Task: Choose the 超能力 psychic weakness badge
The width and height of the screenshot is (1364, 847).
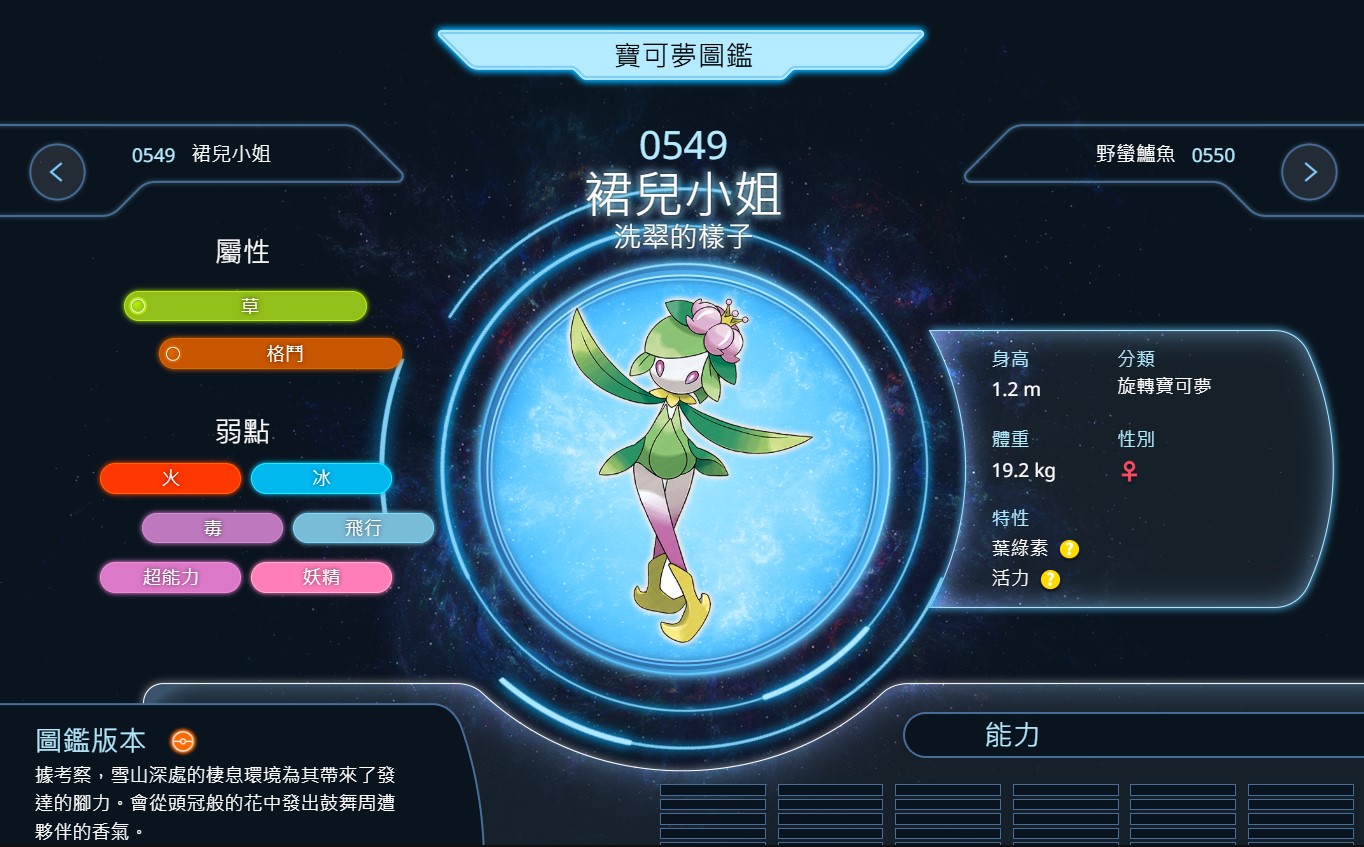Action: 170,577
